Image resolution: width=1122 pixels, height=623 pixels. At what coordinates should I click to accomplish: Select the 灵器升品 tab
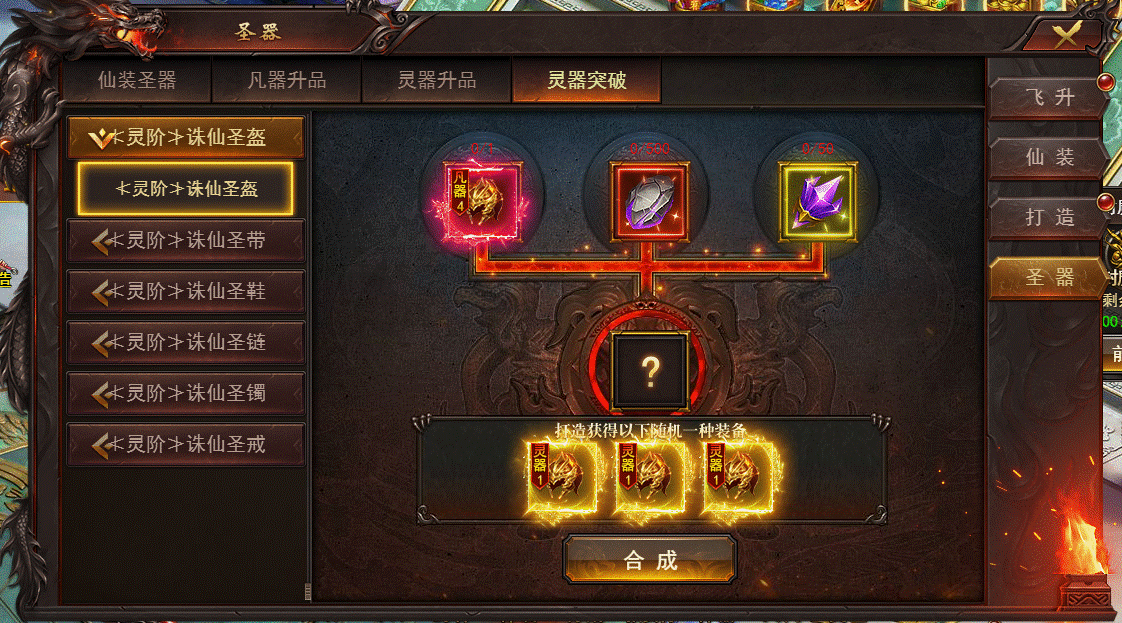coord(437,81)
